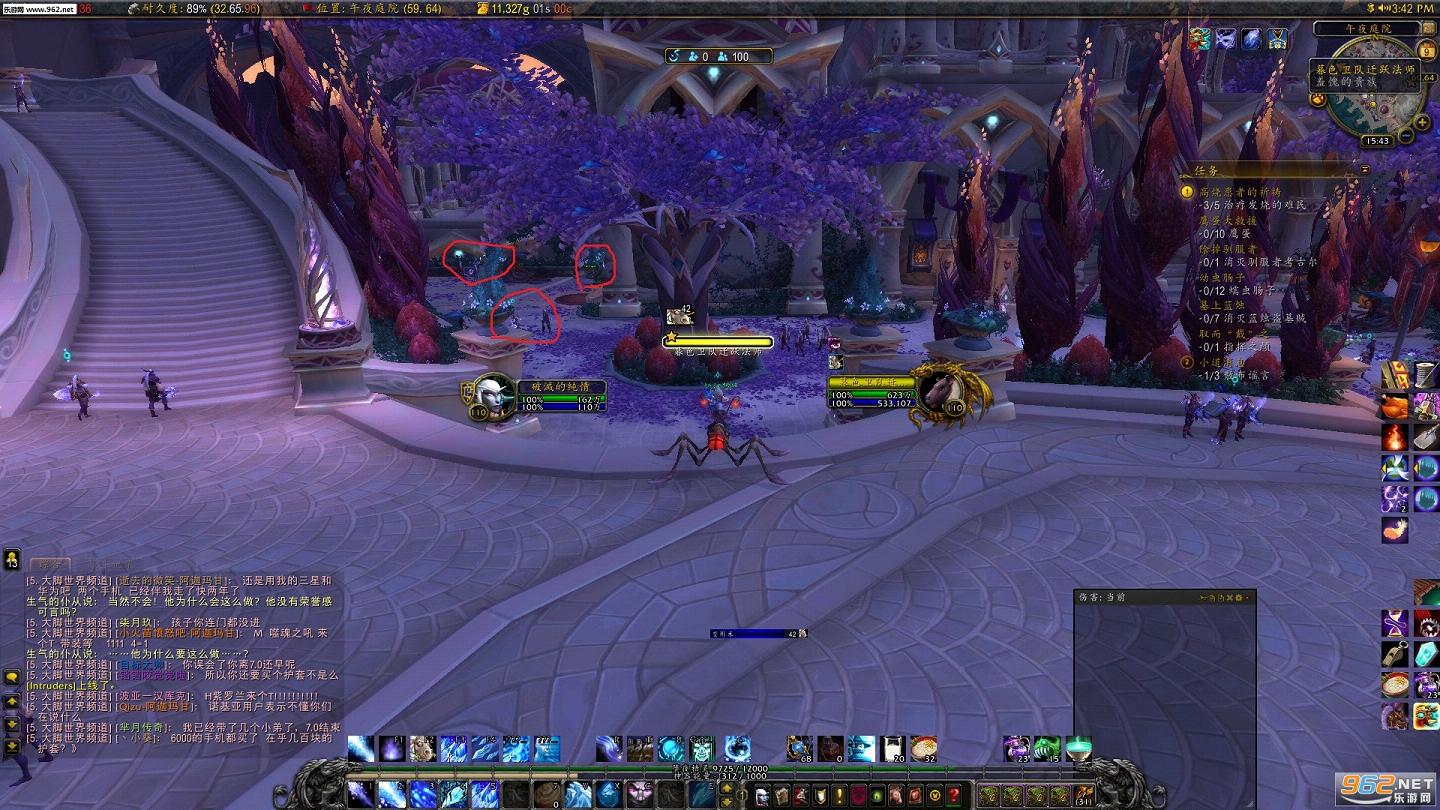Click the chat bubble button beside chat
Viewport: 1440px width, 810px height.
pyautogui.click(x=12, y=677)
